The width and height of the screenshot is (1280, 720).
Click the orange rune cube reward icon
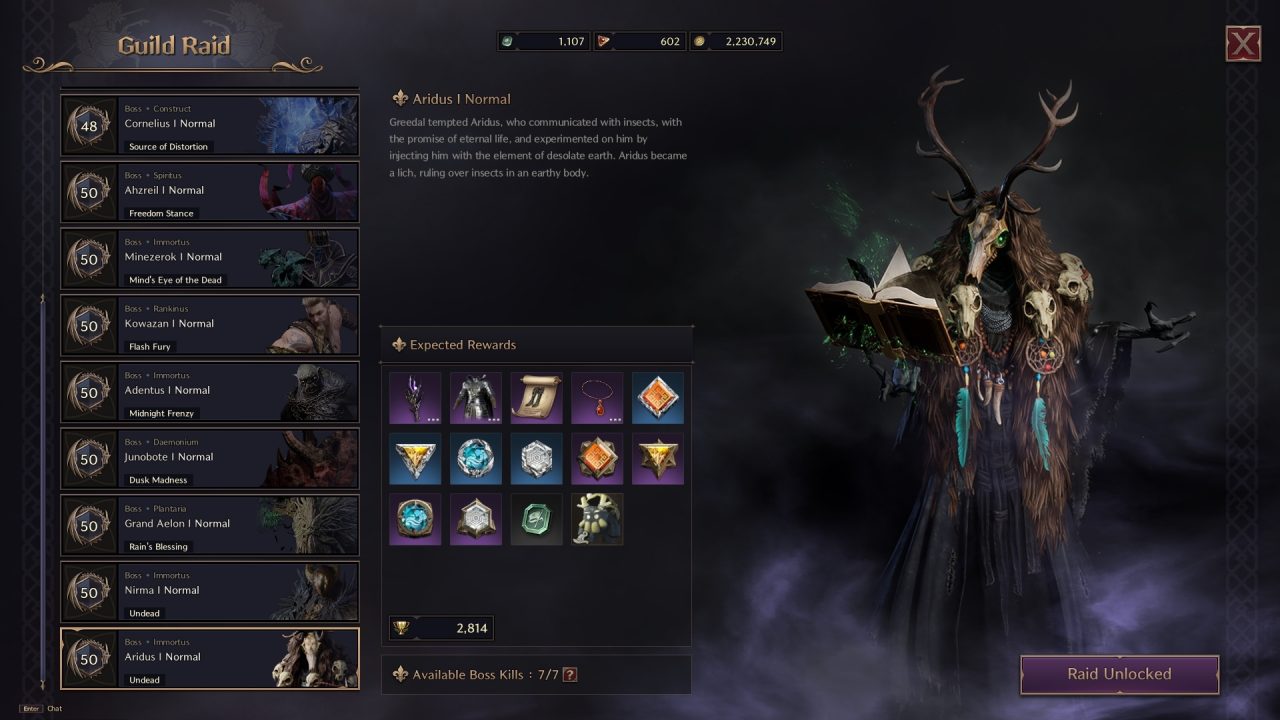(x=658, y=397)
